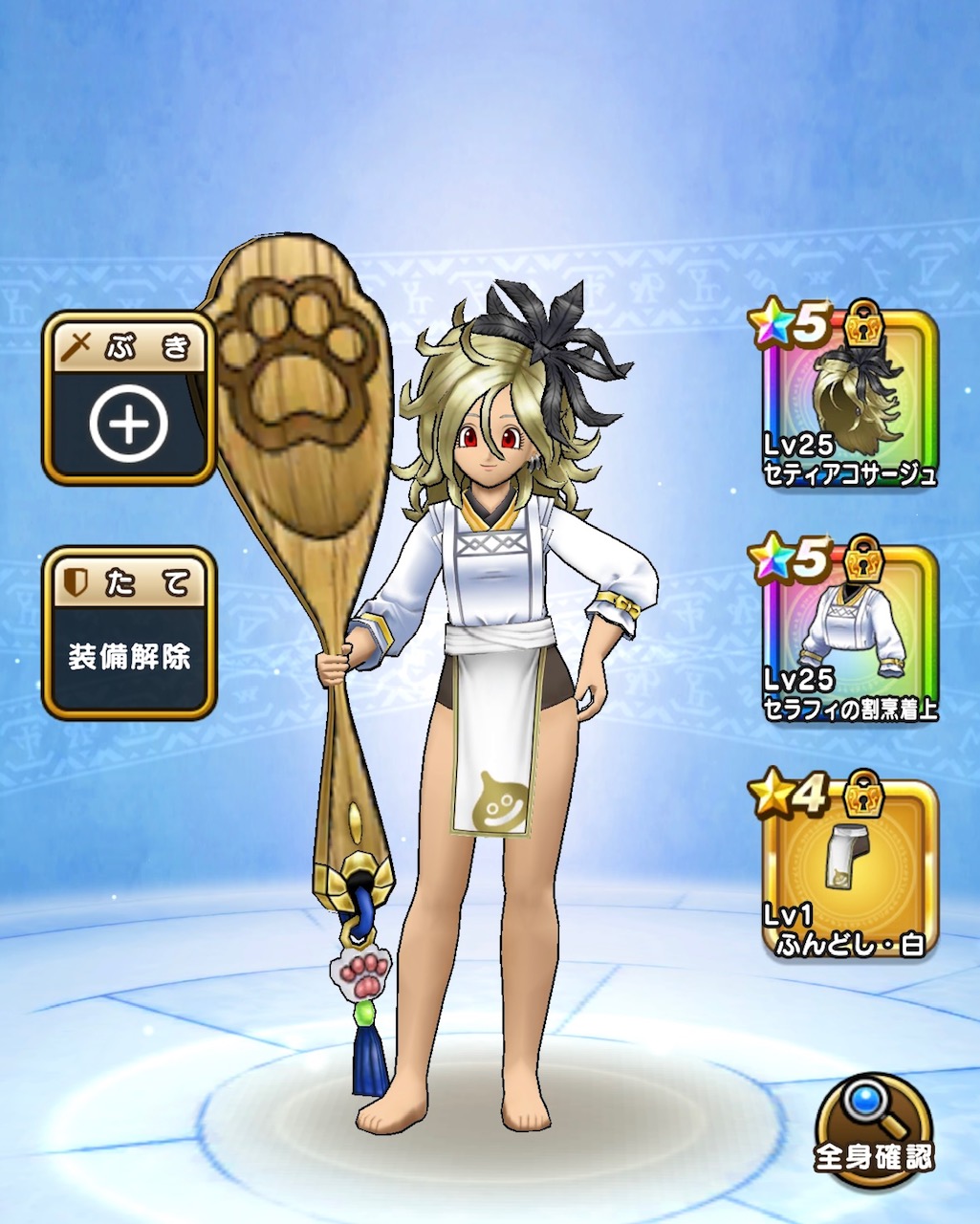Click the たて 装備解除 shield slot

click(128, 633)
